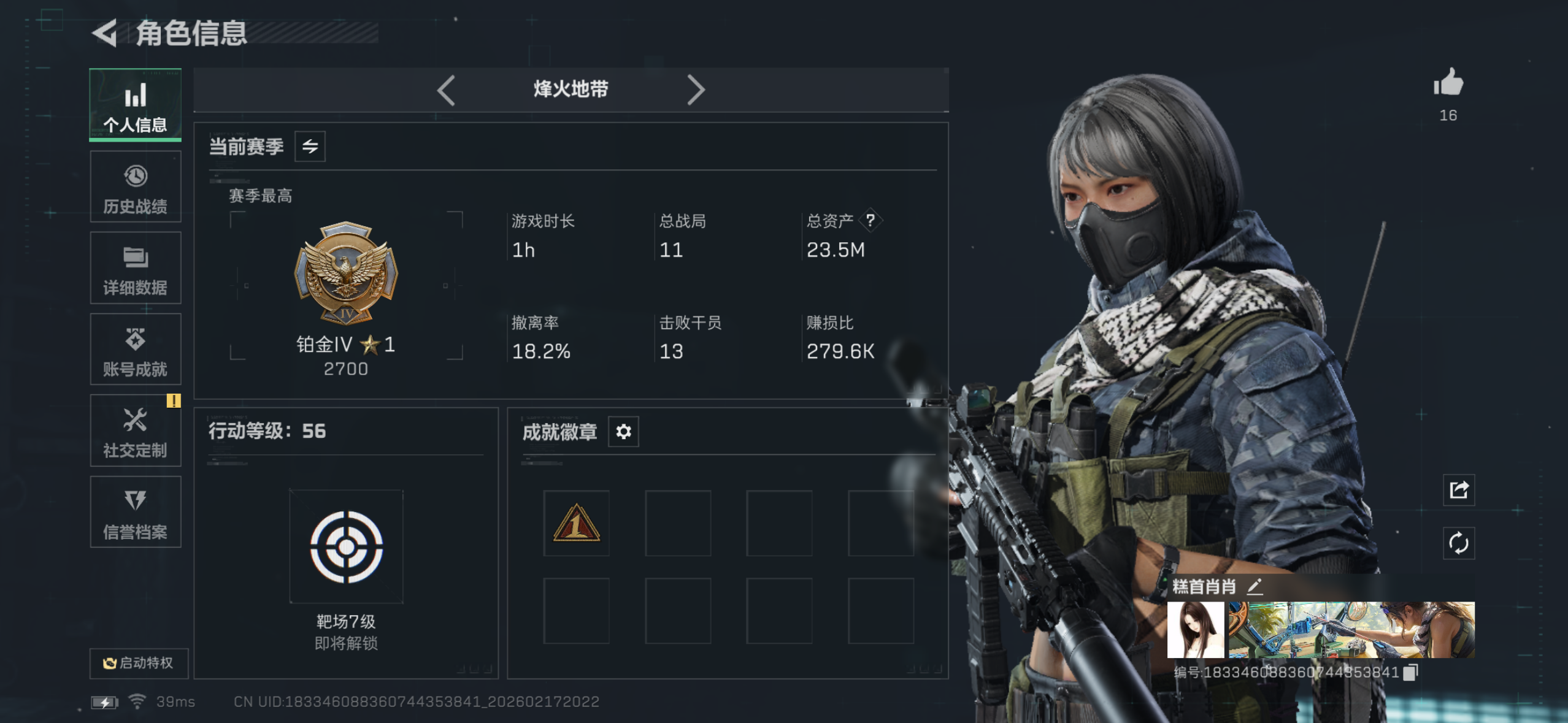1568x723 pixels.
Task: Copy the player 编号 ID
Action: tap(1410, 672)
